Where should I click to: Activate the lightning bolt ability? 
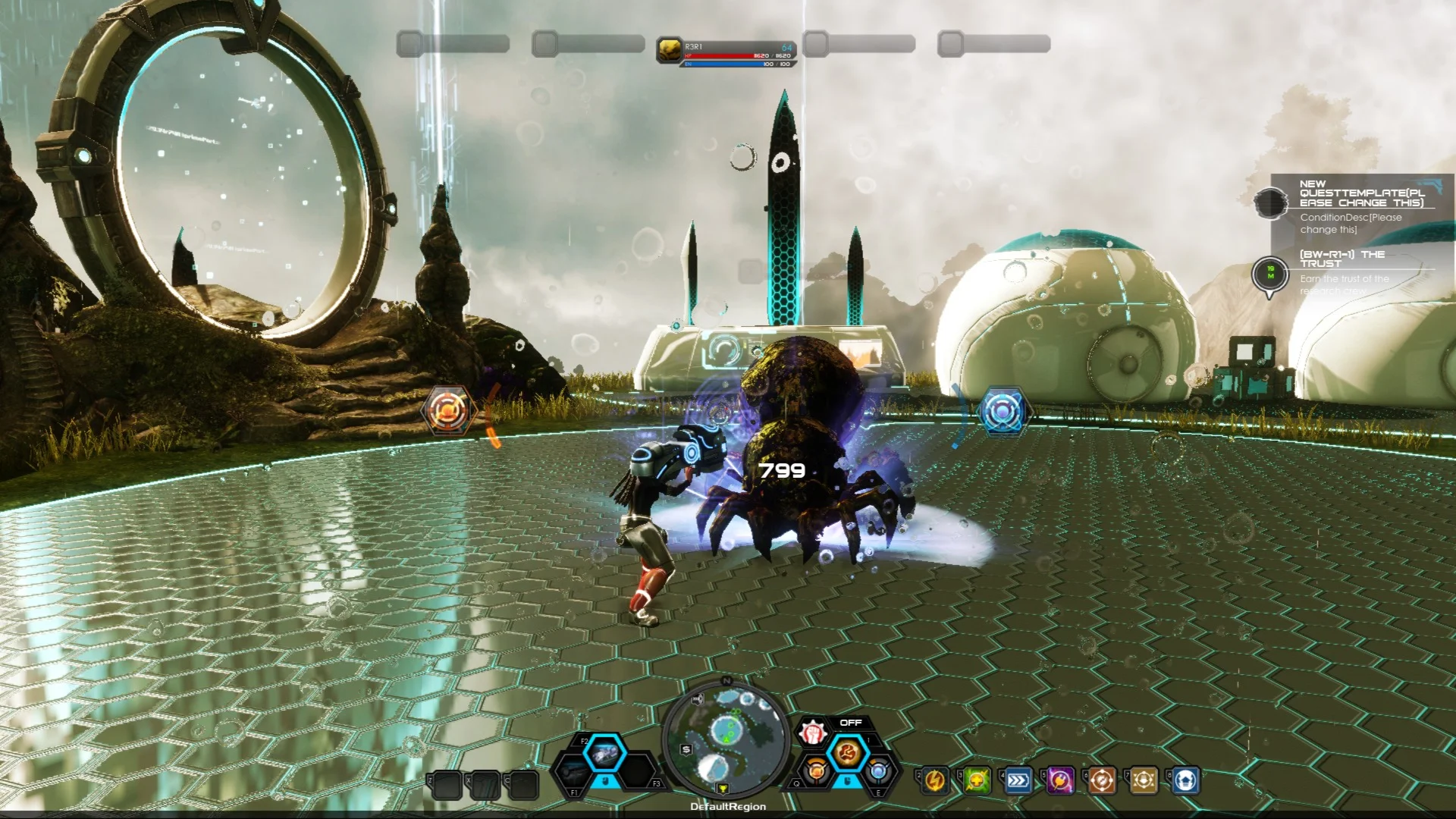[935, 780]
